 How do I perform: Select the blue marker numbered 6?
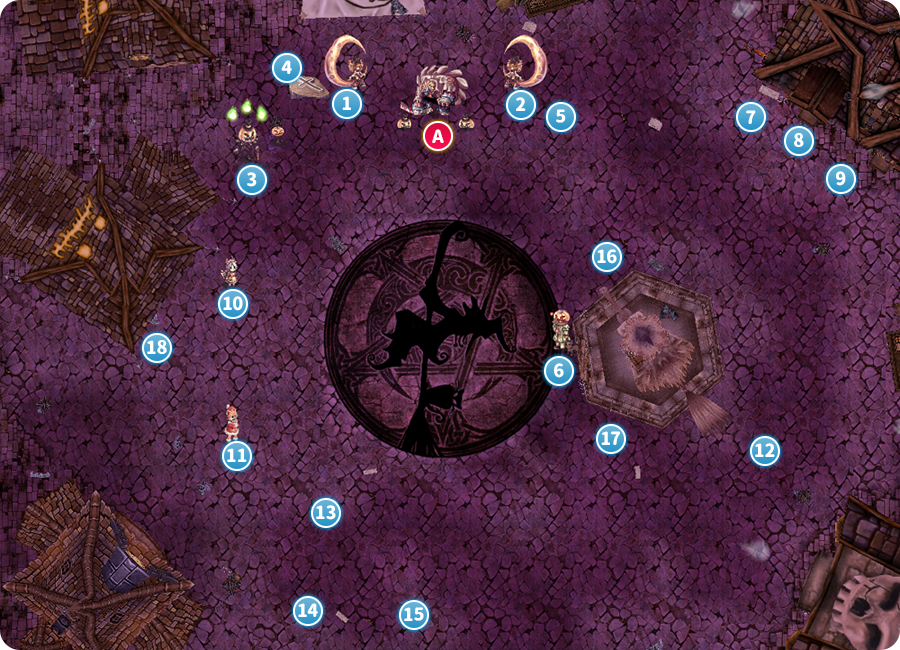coord(559,371)
